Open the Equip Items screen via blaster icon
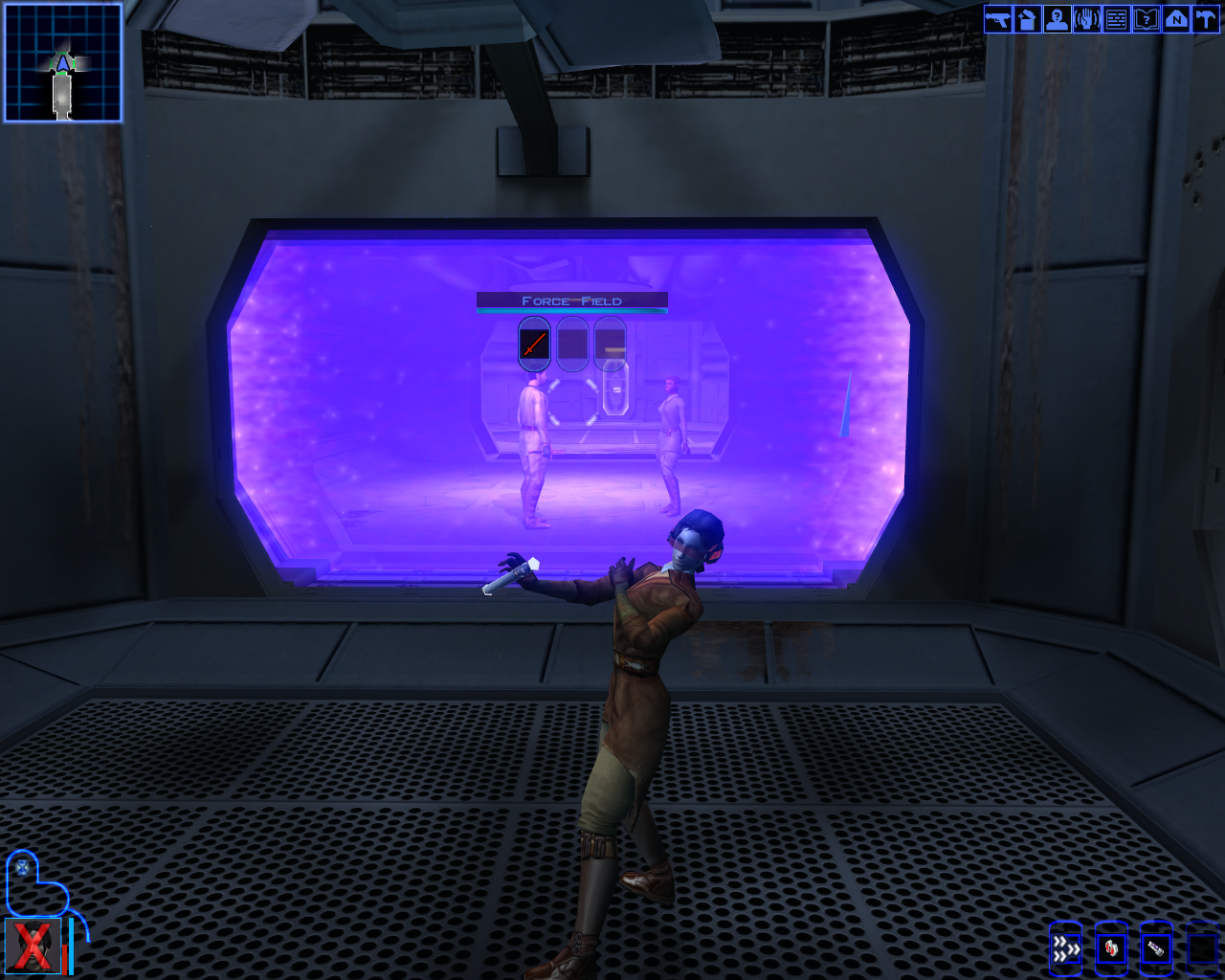 tap(996, 19)
